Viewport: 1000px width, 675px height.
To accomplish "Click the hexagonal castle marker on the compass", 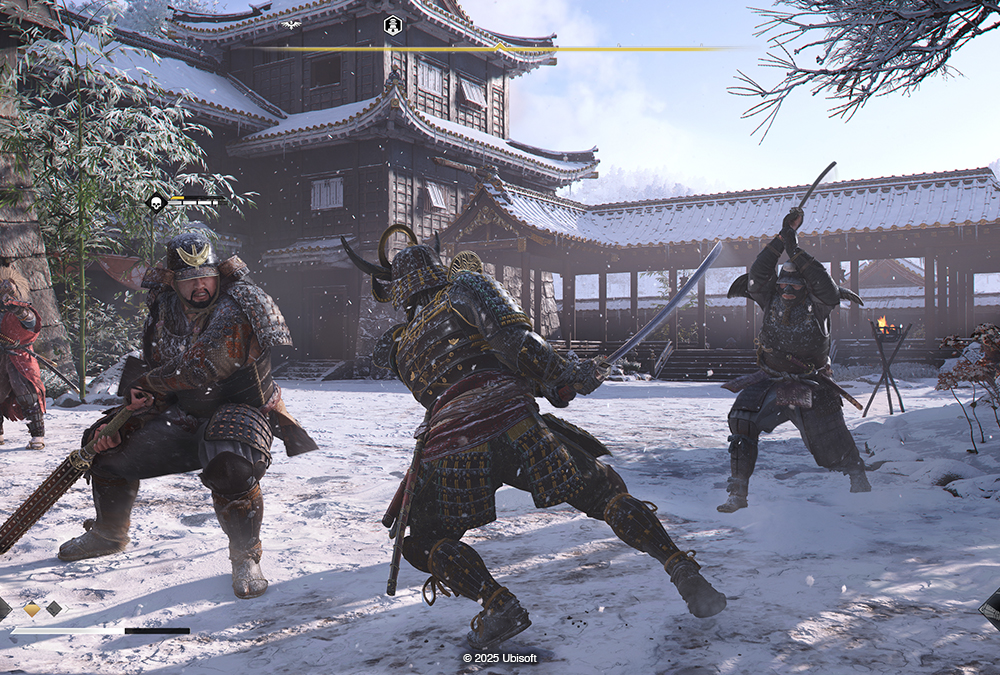I will pyautogui.click(x=393, y=25).
